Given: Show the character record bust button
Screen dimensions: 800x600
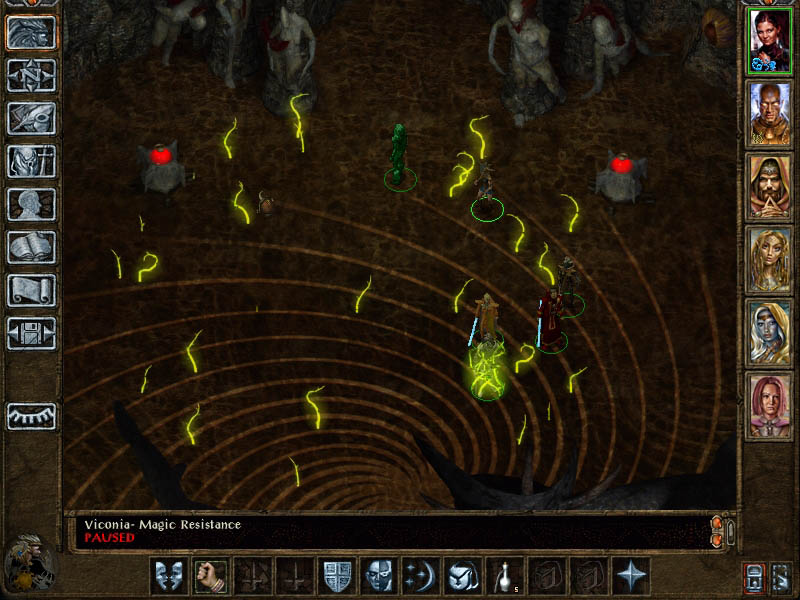Looking at the screenshot, I should coord(31,204).
